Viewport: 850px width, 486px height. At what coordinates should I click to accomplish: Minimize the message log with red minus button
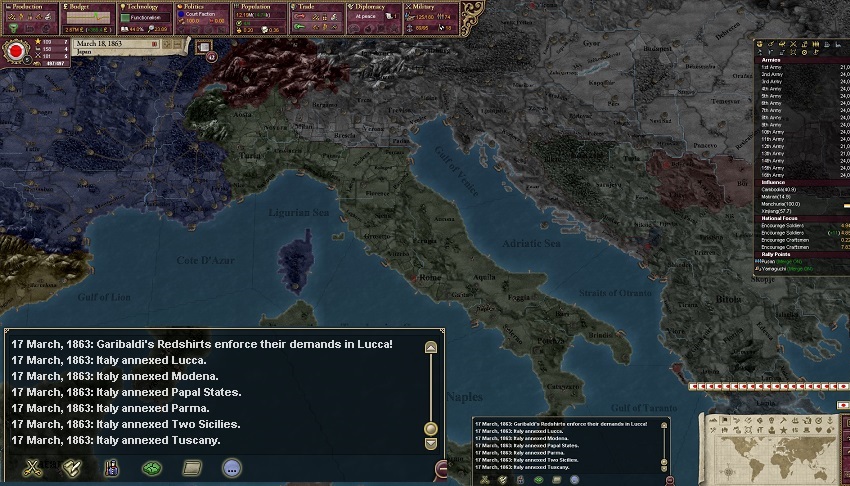tap(442, 468)
